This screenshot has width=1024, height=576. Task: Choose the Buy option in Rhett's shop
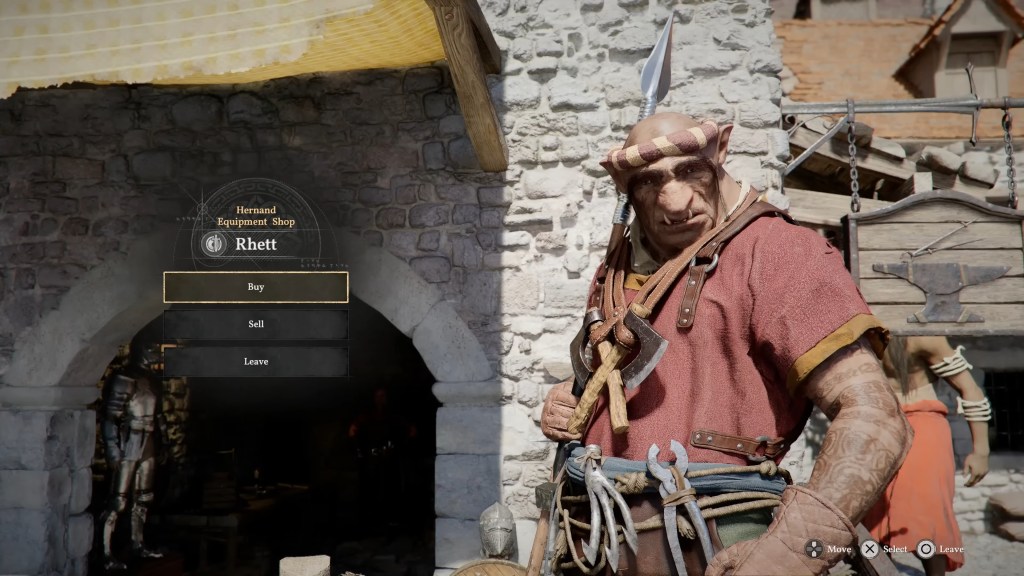[x=256, y=287]
